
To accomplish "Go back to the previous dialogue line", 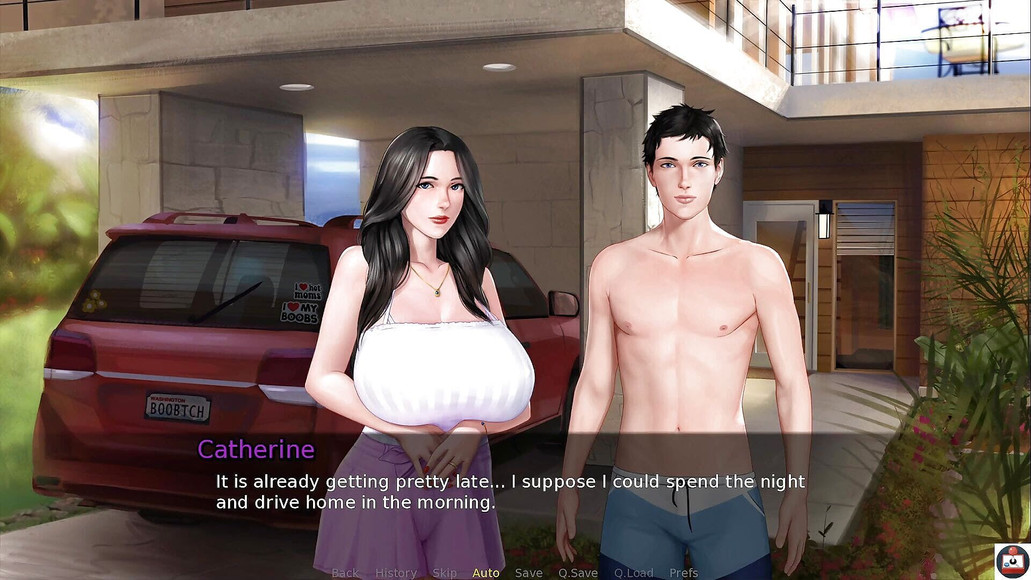I will click(345, 573).
